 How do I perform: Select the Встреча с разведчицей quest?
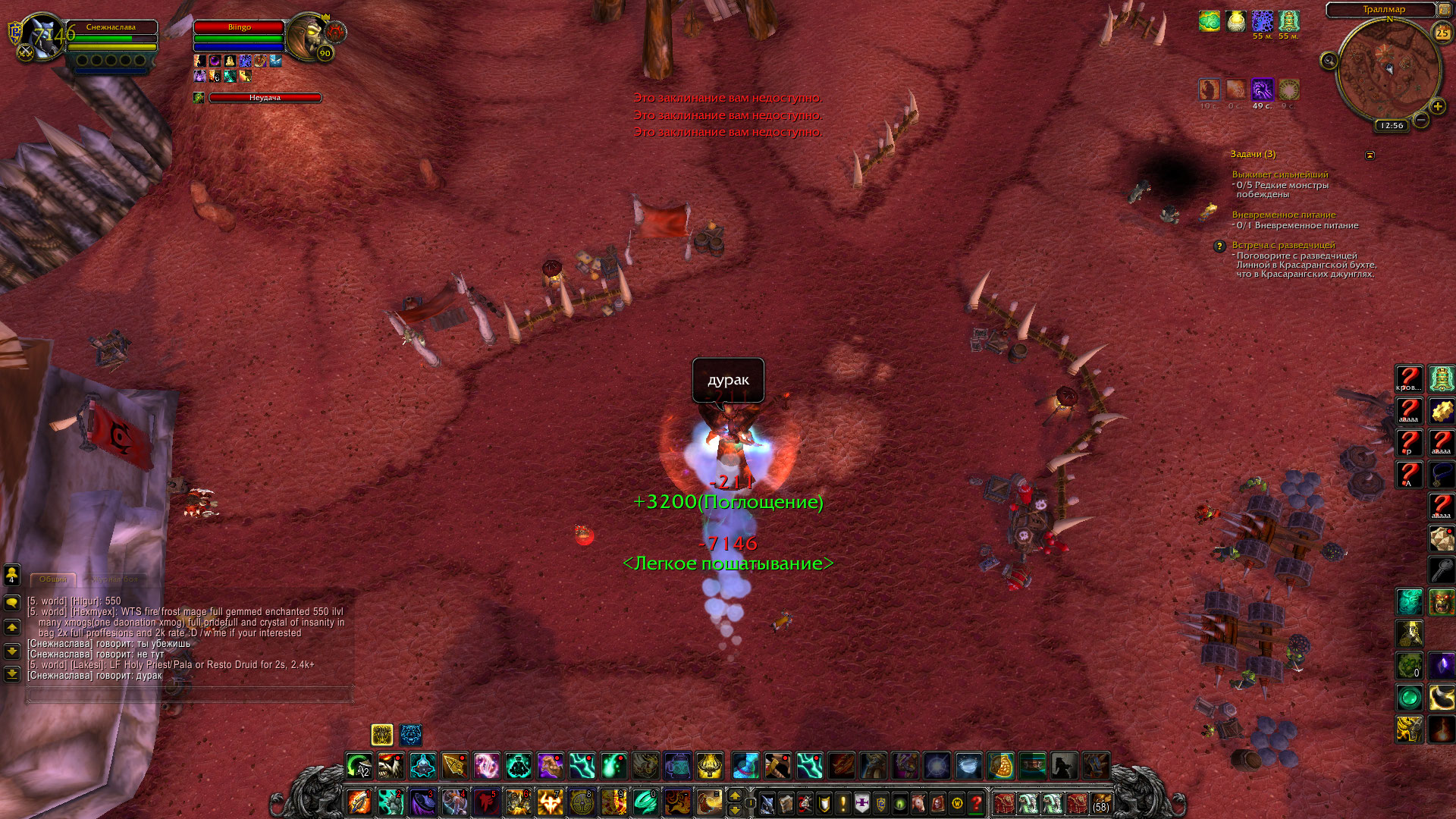(x=1283, y=245)
